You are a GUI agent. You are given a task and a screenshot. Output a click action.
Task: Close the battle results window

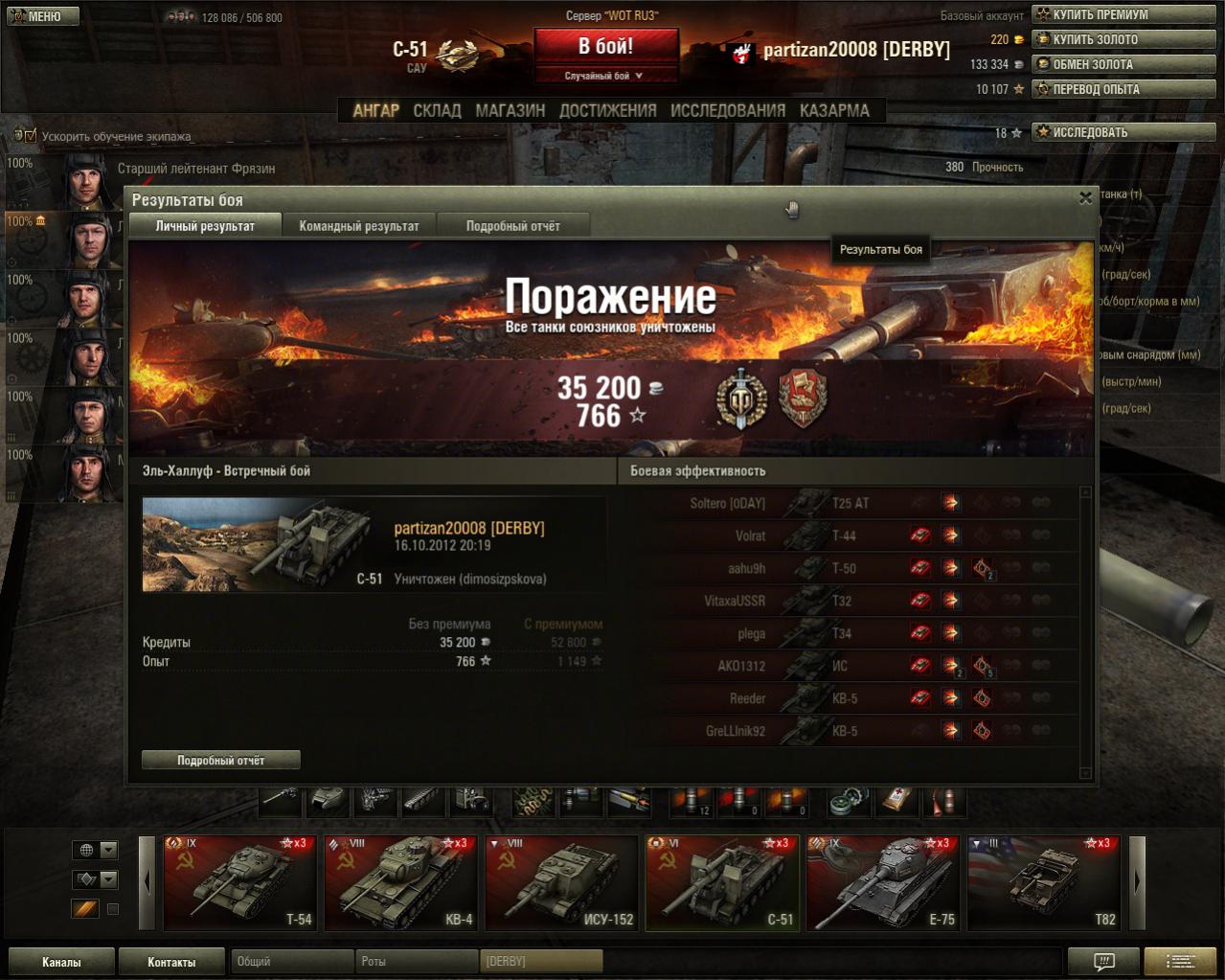[1085, 198]
